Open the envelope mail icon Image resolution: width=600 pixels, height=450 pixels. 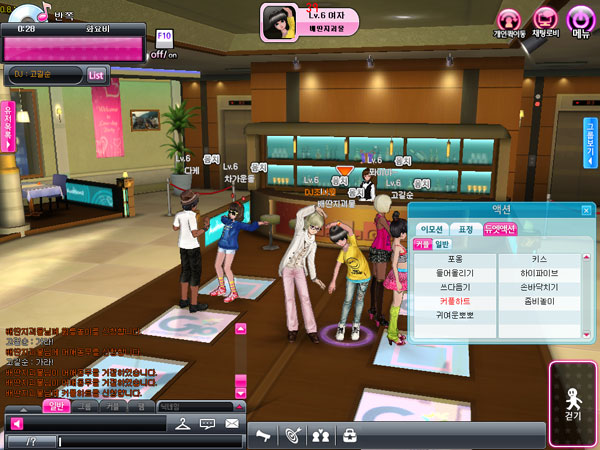232,424
